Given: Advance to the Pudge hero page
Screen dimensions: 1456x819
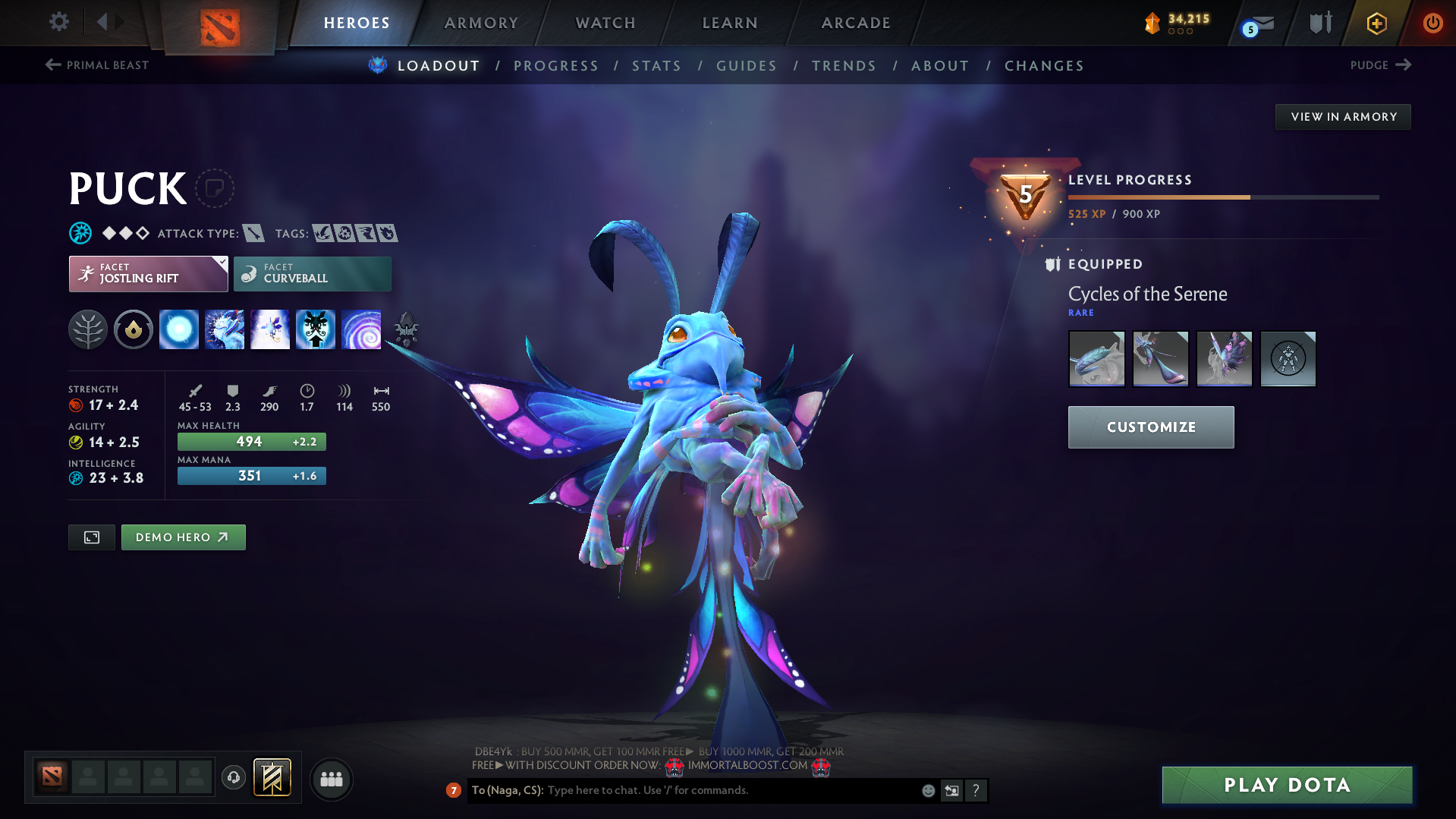Looking at the screenshot, I should click(x=1379, y=65).
